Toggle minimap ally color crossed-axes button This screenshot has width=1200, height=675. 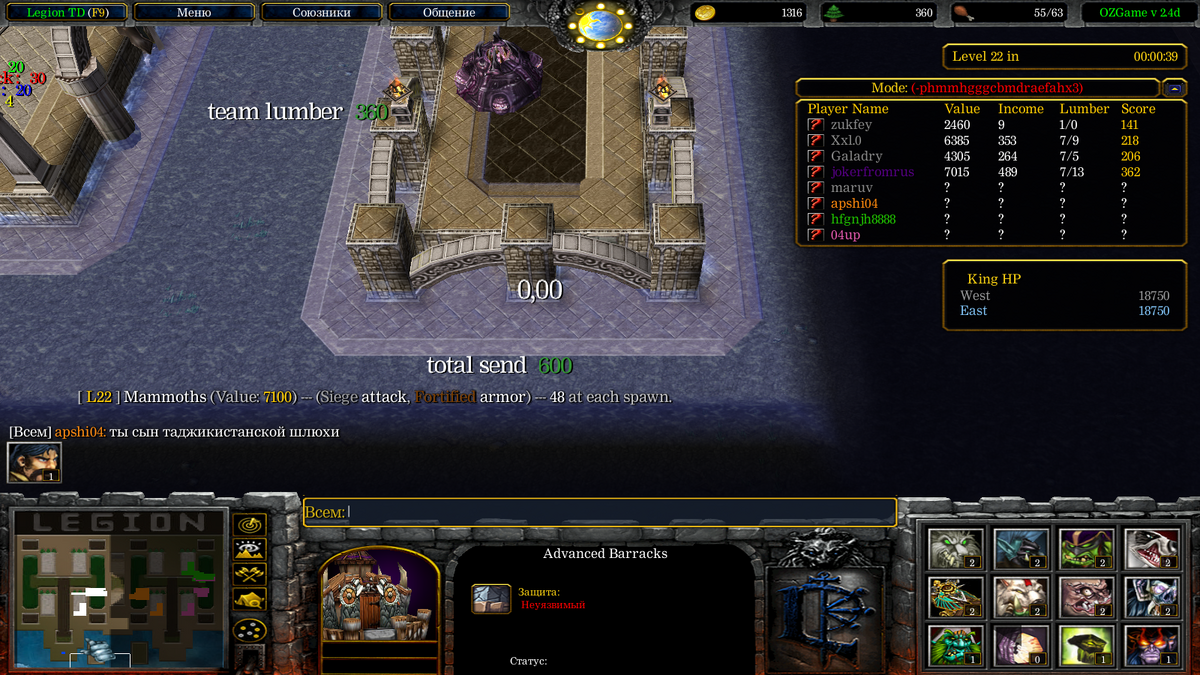[x=249, y=574]
